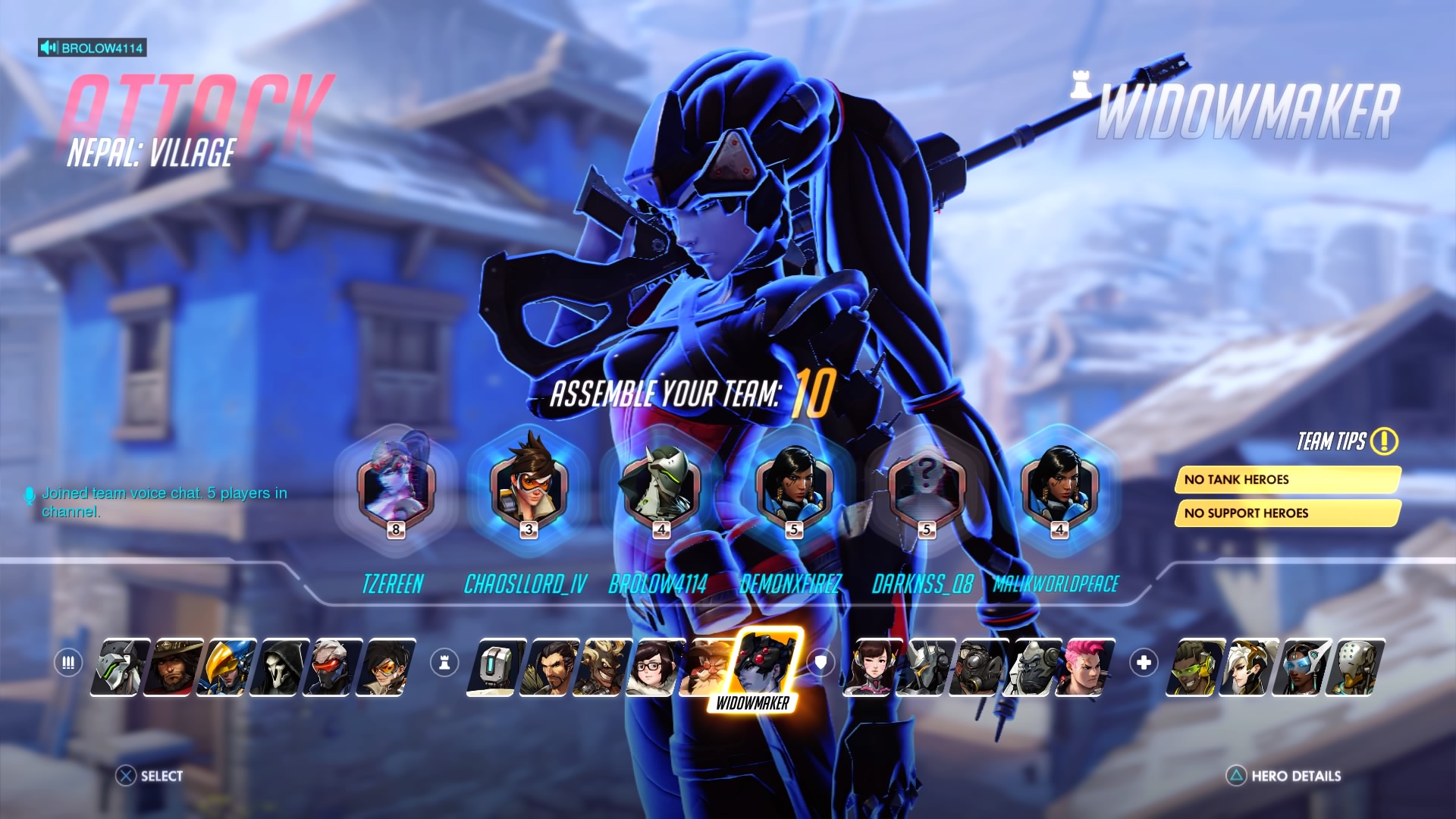Choose Soldier: 76 from the roster
The height and width of the screenshot is (819, 1456).
(333, 667)
